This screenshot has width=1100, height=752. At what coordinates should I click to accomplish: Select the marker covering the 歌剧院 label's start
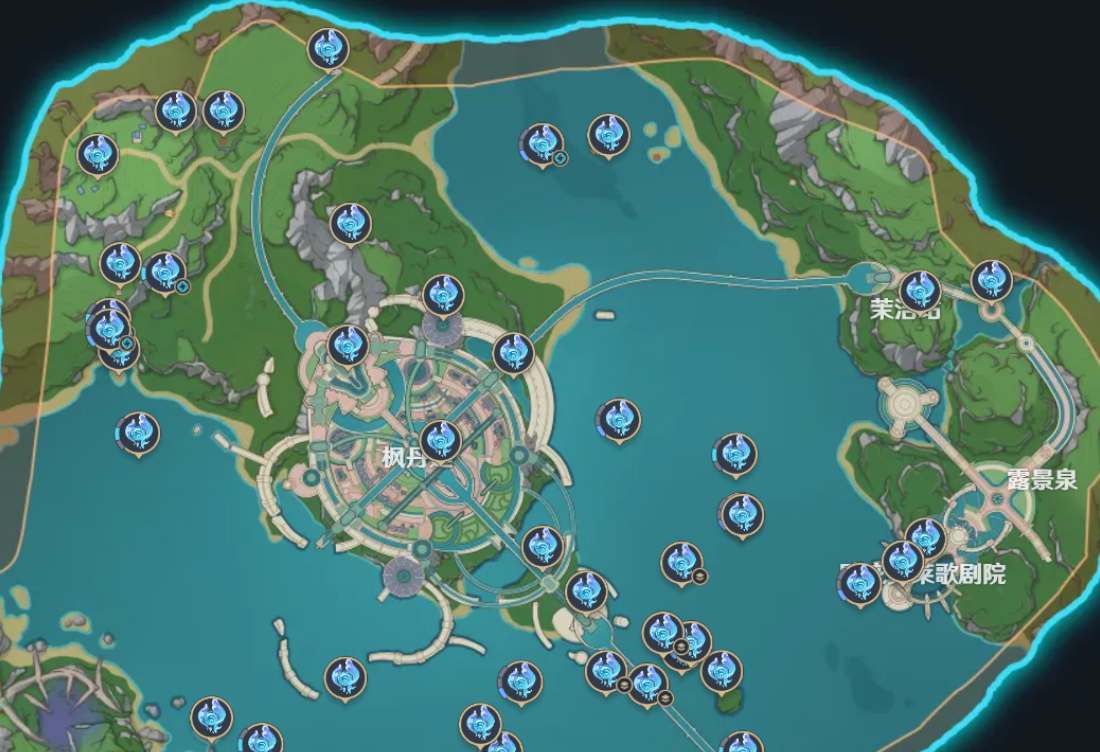(x=903, y=560)
